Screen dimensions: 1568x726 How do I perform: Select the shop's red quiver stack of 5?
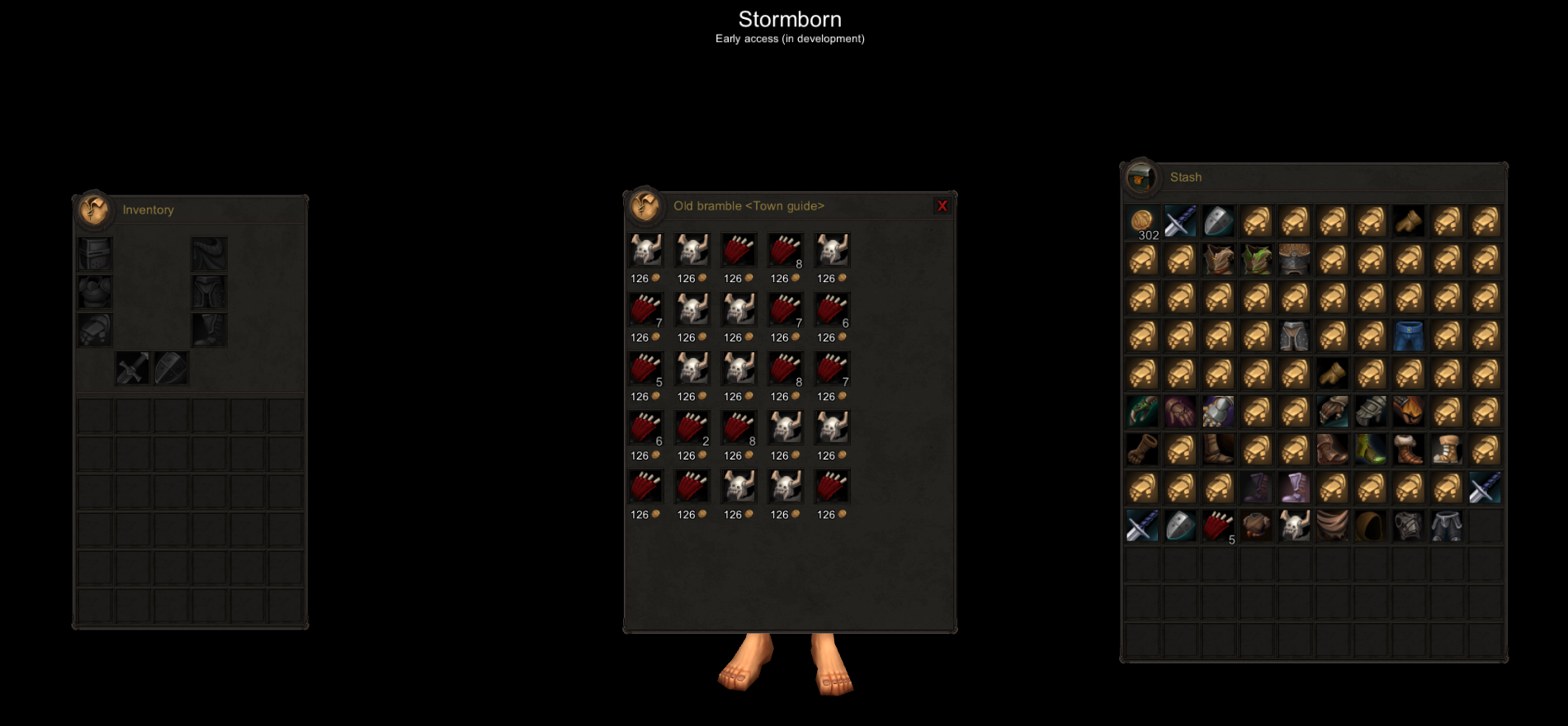coord(646,369)
